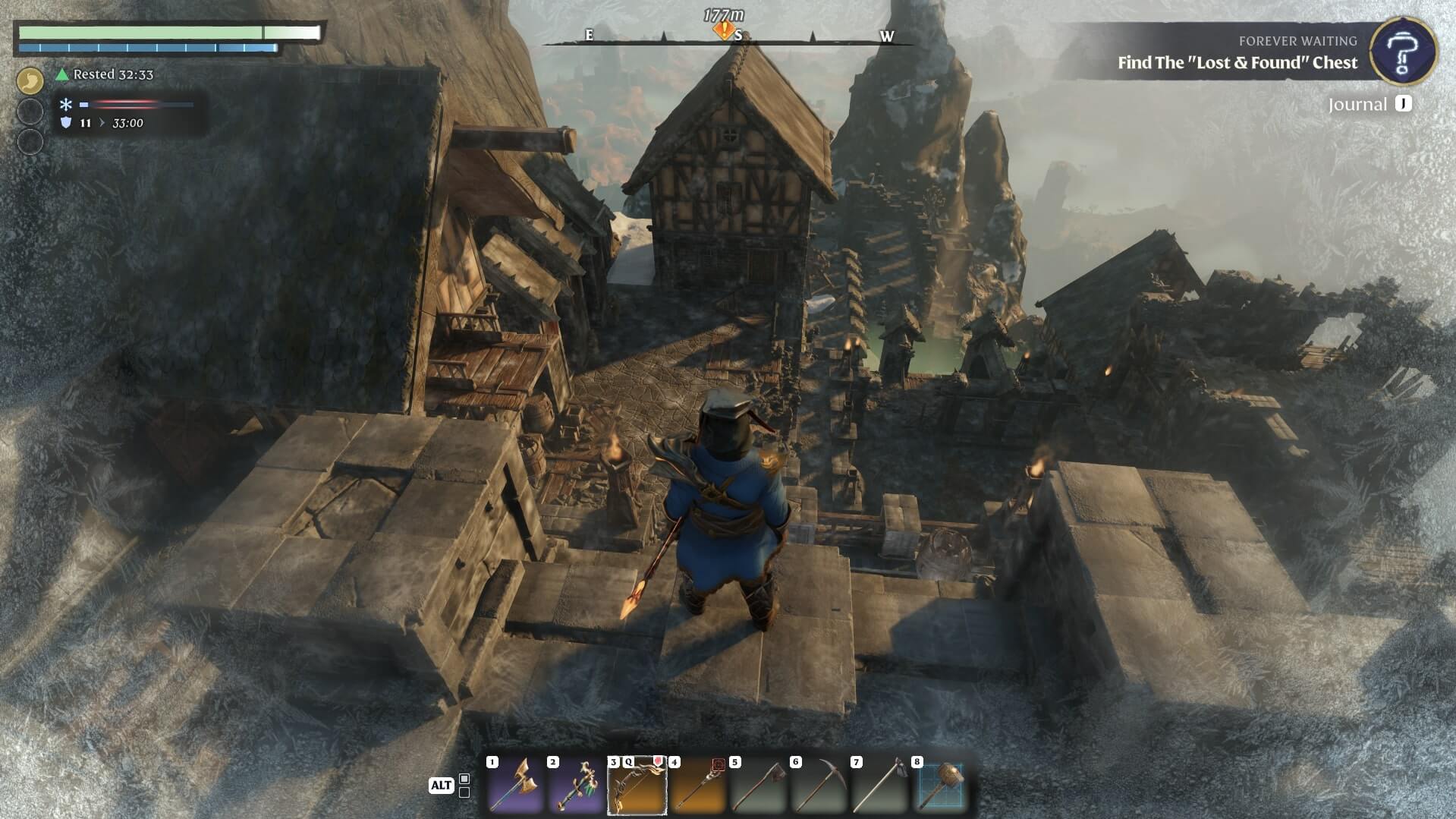1456x819 pixels.
Task: Equip the ornate magic staff in slot 2
Action: tap(576, 786)
